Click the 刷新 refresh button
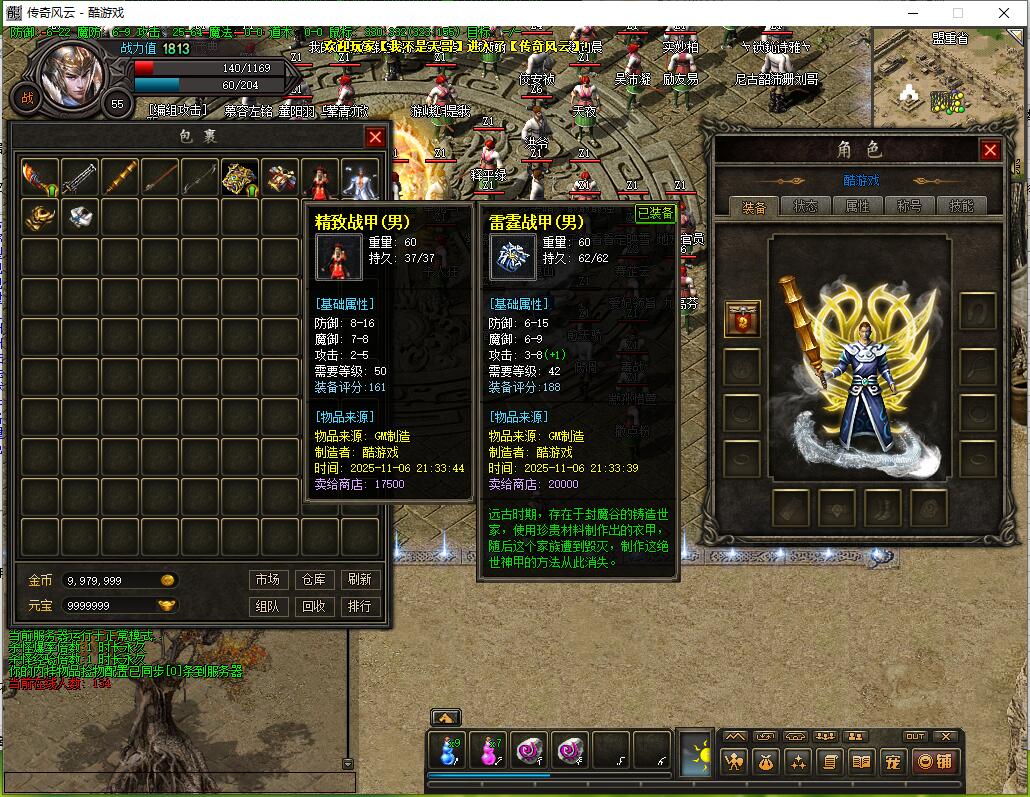This screenshot has width=1030, height=797. tap(360, 579)
